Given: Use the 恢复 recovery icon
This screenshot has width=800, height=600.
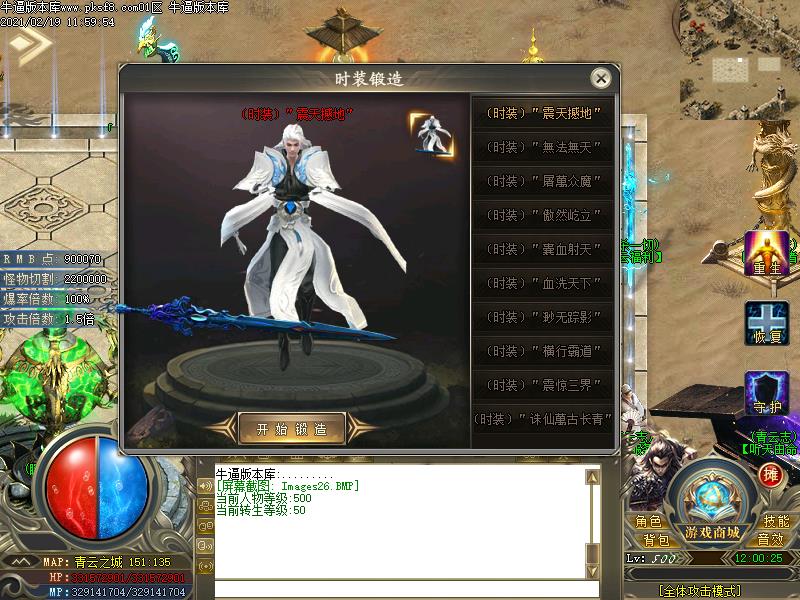Looking at the screenshot, I should [x=766, y=323].
